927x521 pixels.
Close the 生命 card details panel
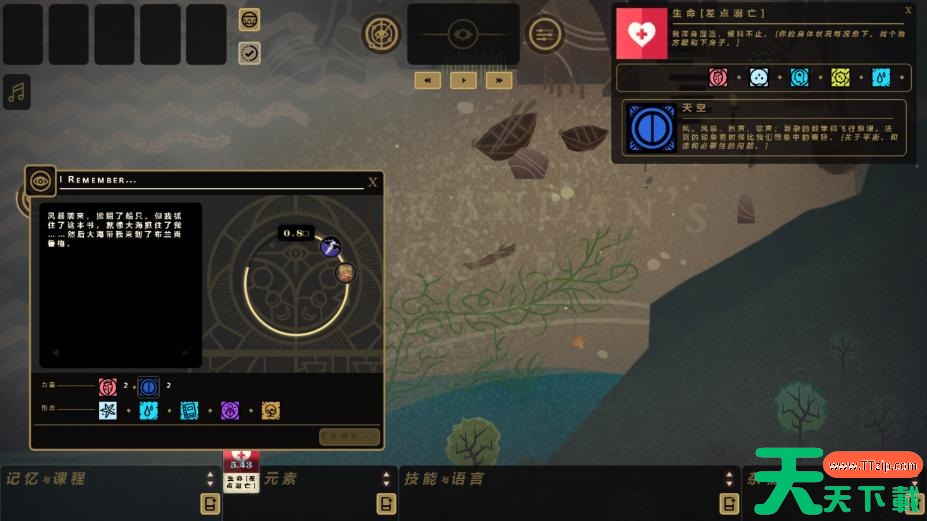coord(908,11)
